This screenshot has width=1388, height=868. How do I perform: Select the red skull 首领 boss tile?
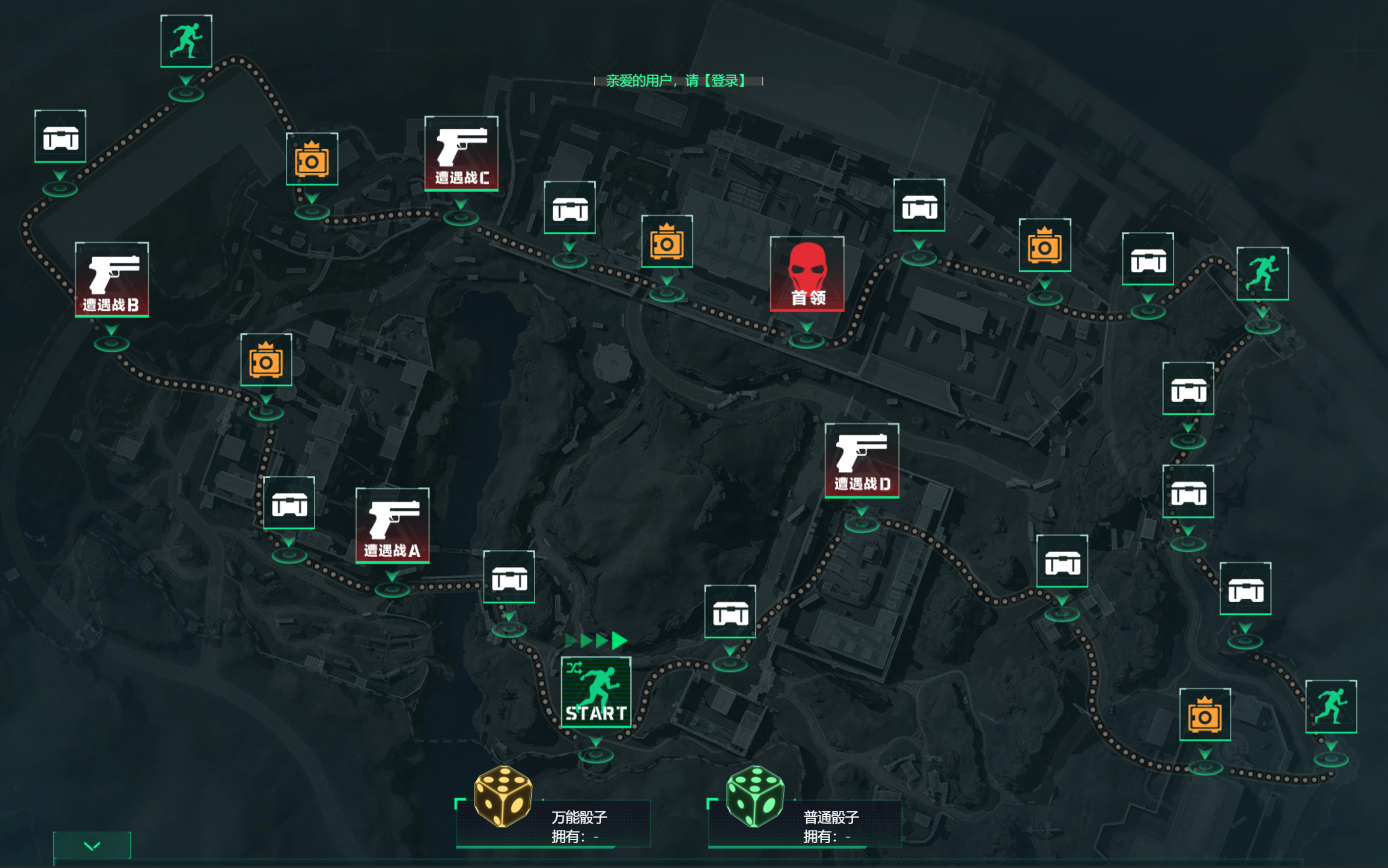[807, 274]
